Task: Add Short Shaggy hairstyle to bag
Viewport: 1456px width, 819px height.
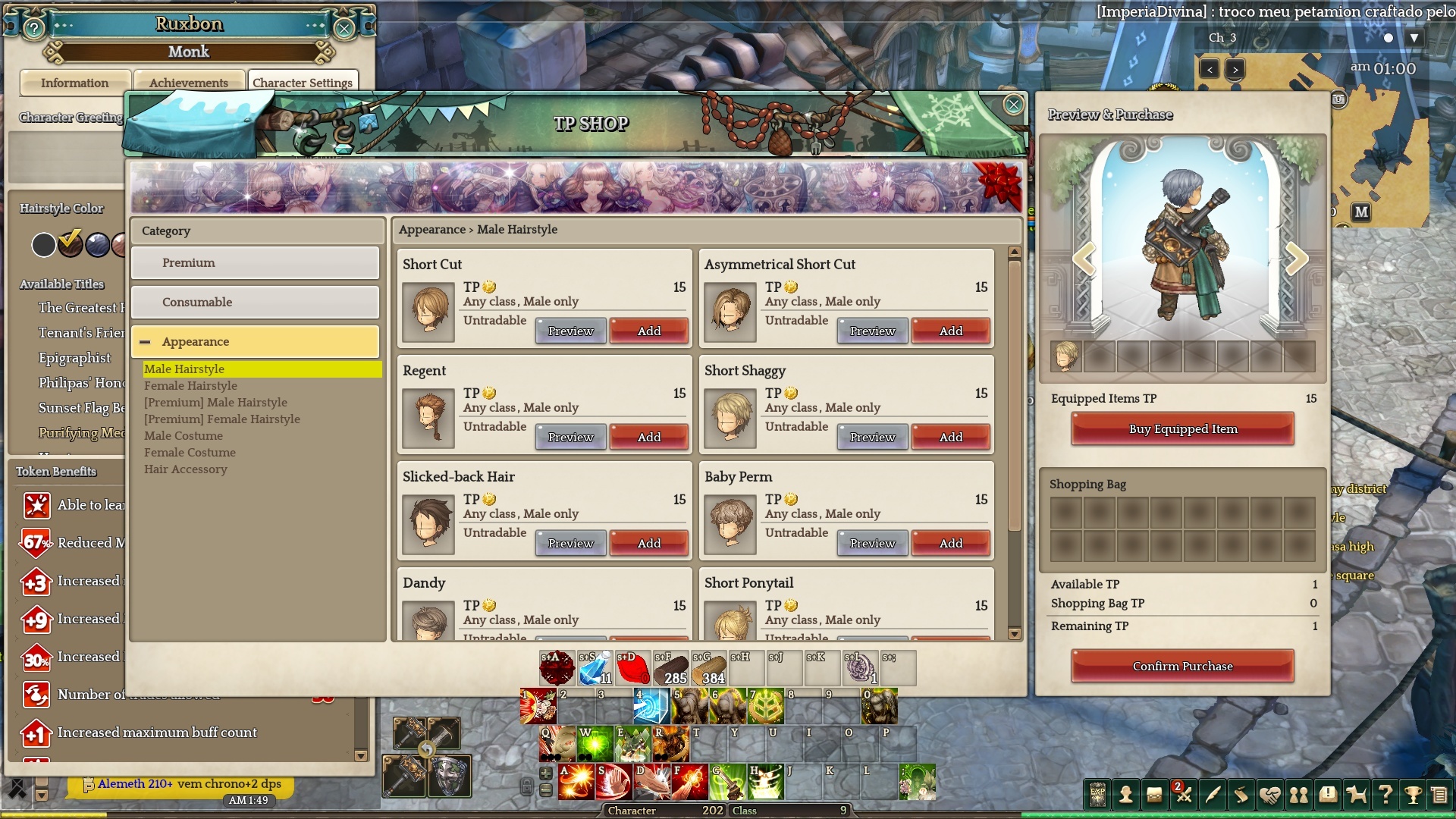Action: tap(950, 438)
